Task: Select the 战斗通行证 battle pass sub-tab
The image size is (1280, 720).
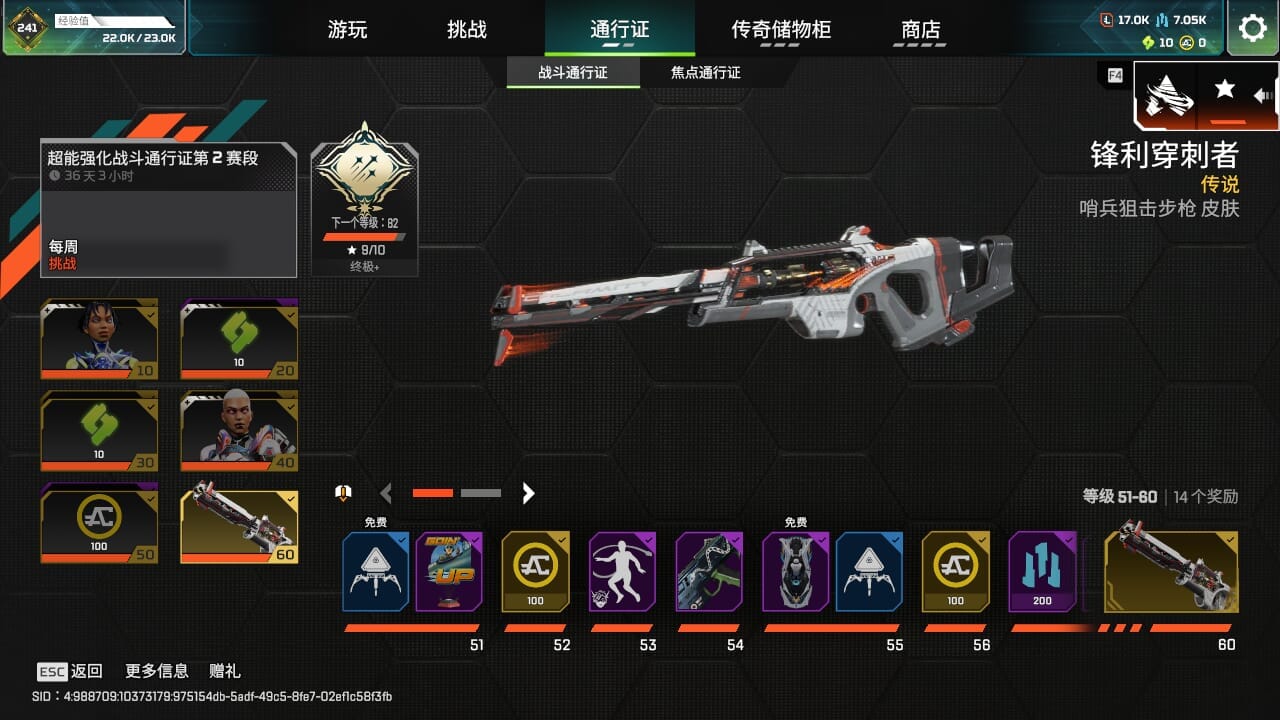Action: tap(573, 73)
